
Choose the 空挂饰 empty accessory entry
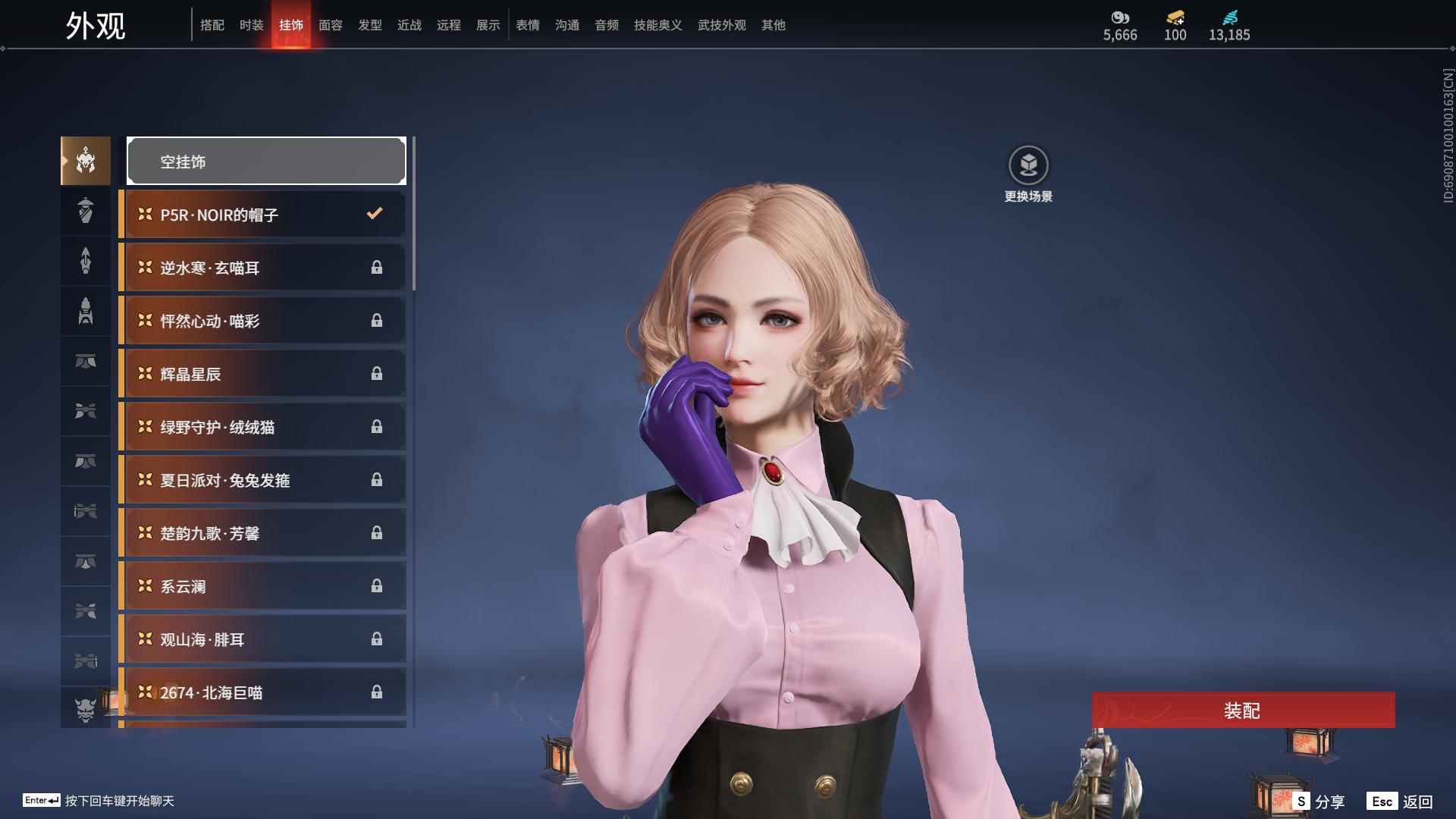[266, 161]
